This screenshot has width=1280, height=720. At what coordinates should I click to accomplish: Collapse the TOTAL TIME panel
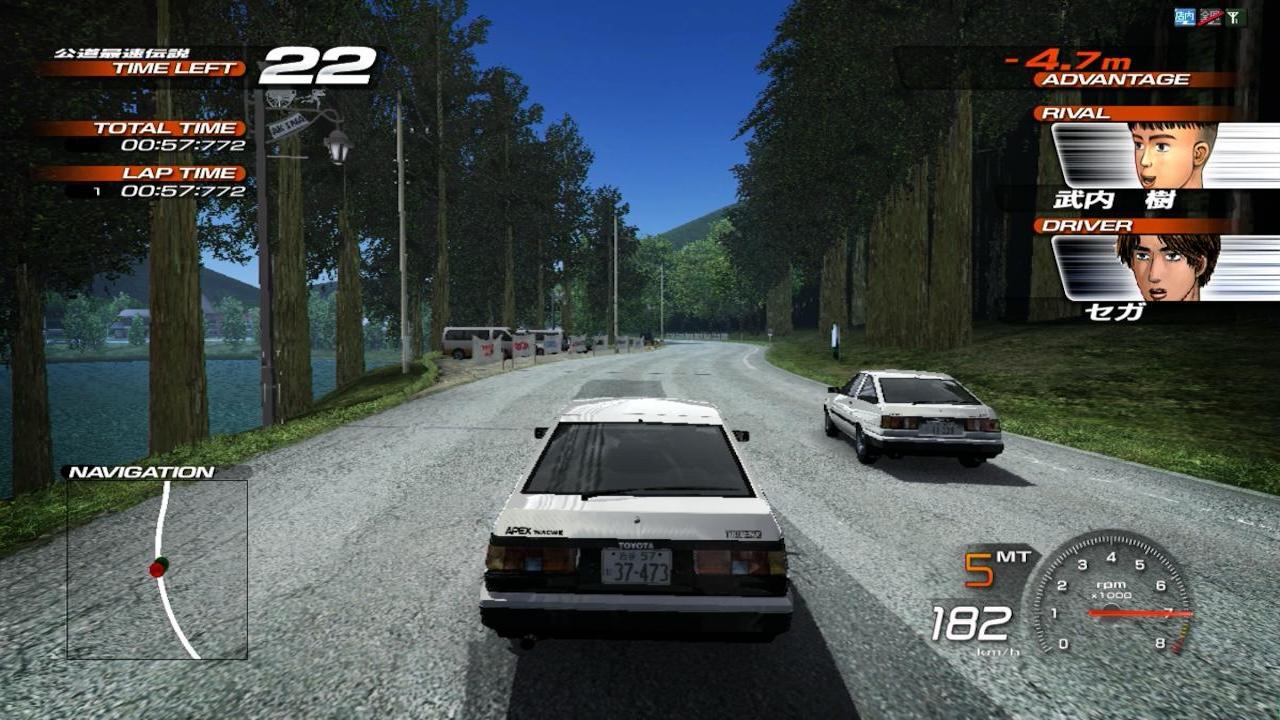pyautogui.click(x=165, y=128)
